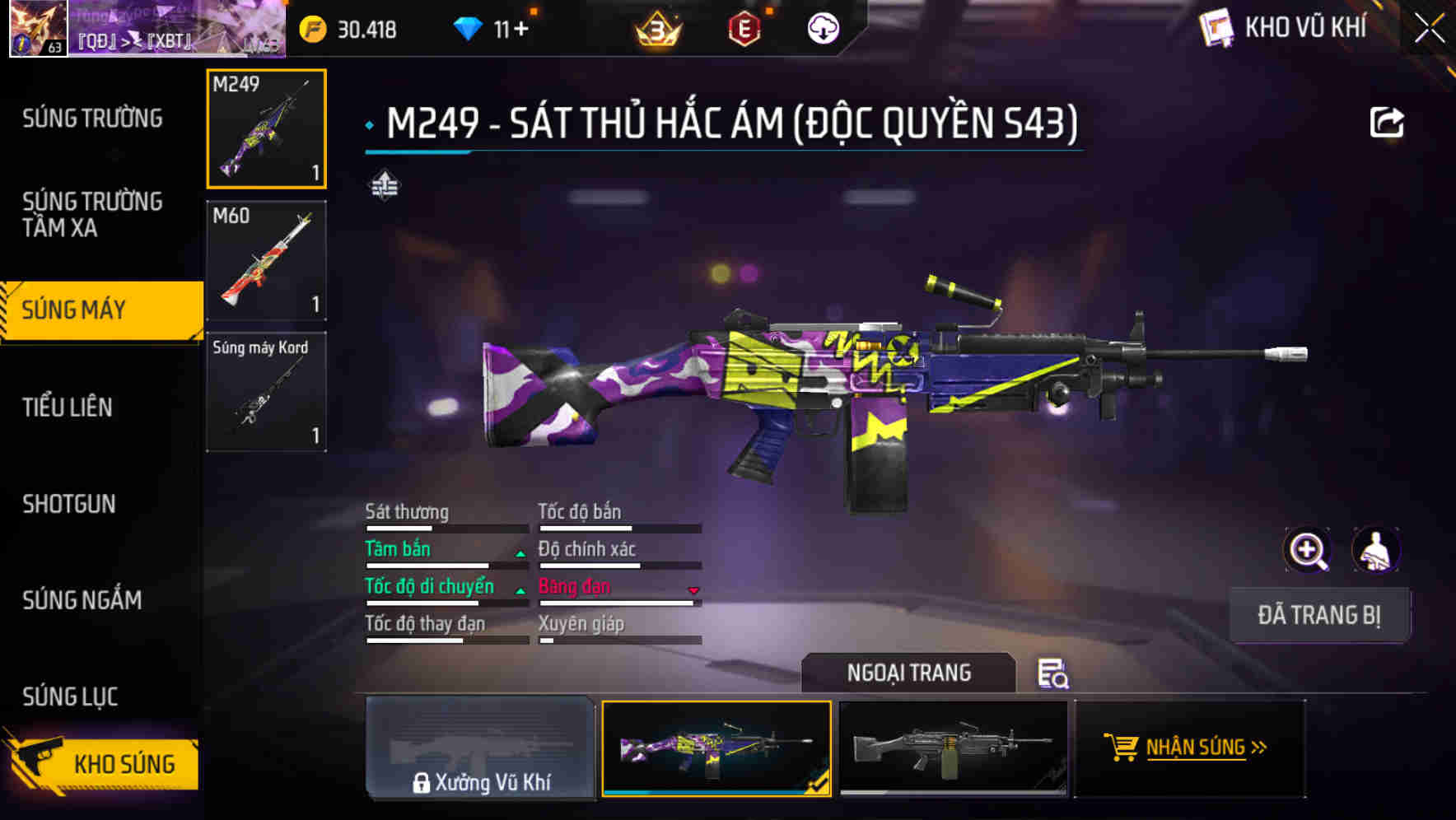This screenshot has height=820, width=1456.
Task: Select the M60 weapon thumbnail
Action: coord(265,259)
